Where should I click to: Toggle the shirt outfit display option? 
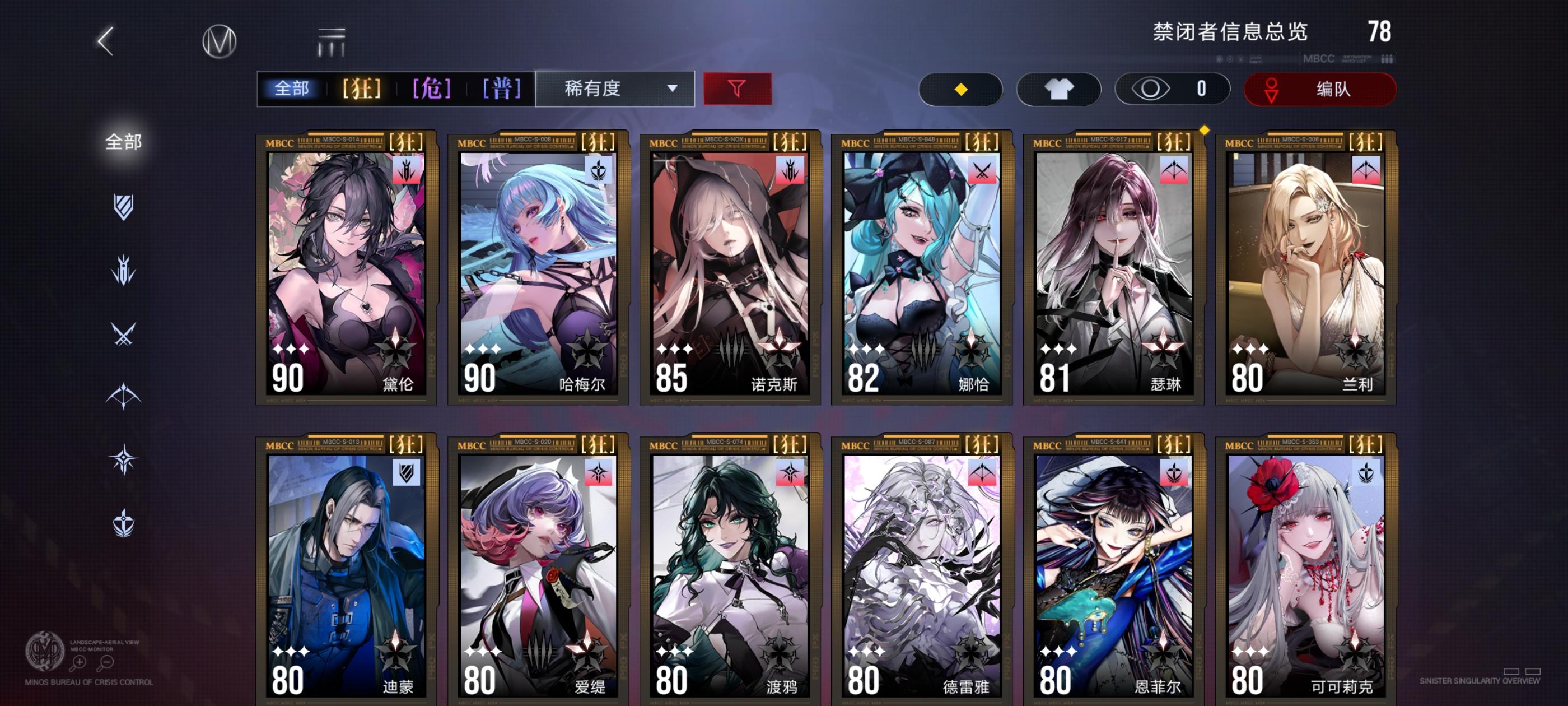click(1059, 89)
